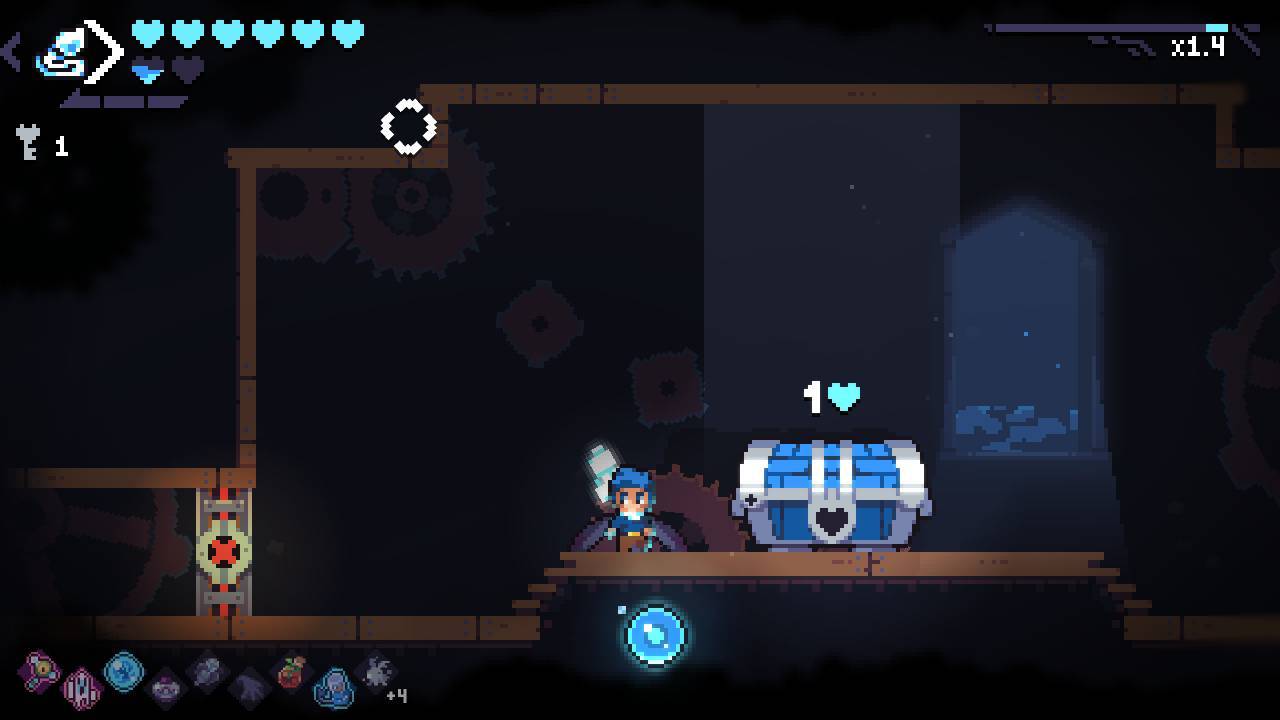Image resolution: width=1280 pixels, height=720 pixels.
Task: Choose the round blue orb relic
Action: [x=124, y=671]
